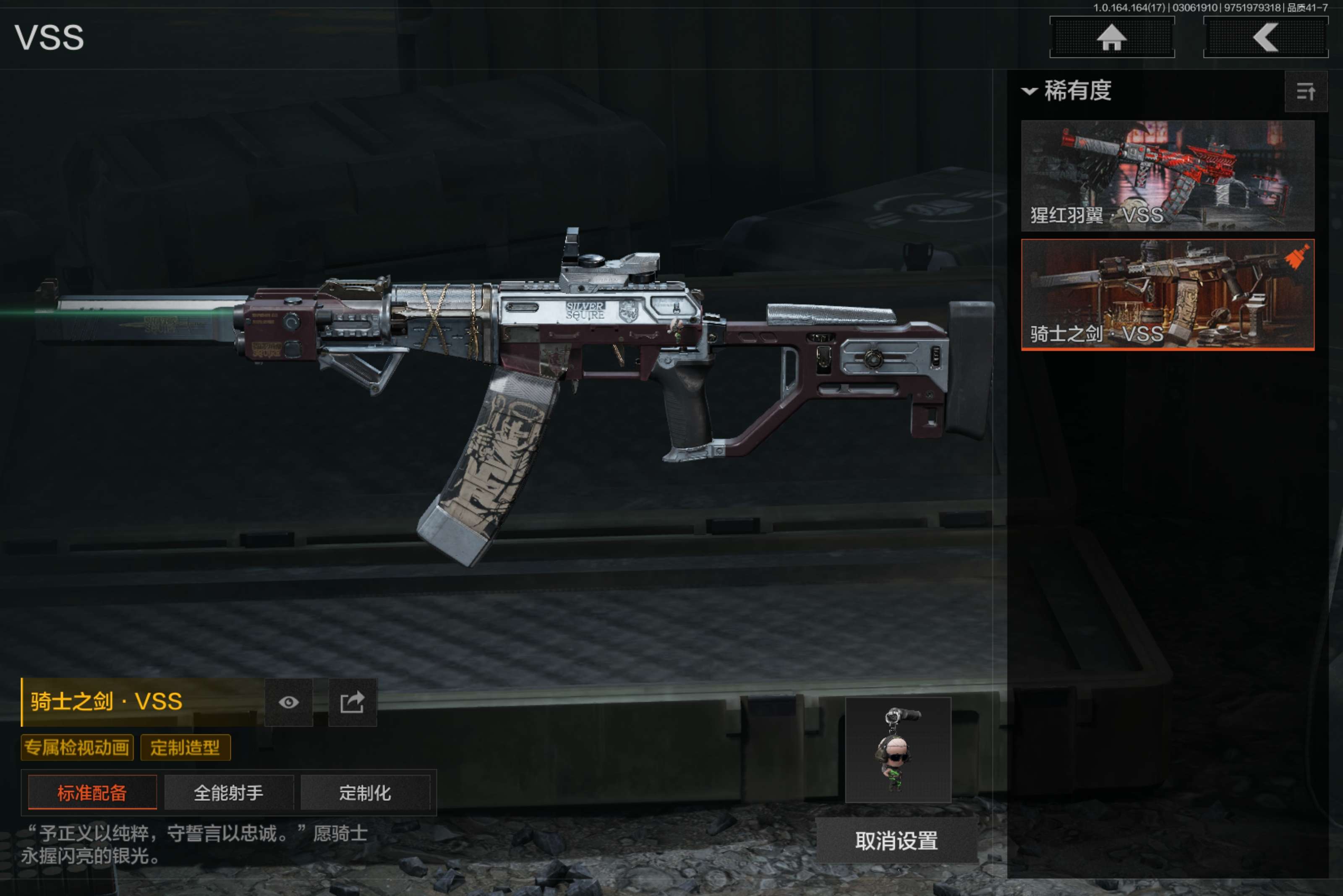Share the skin via share icon
Image resolution: width=1343 pixels, height=896 pixels.
pyautogui.click(x=352, y=702)
